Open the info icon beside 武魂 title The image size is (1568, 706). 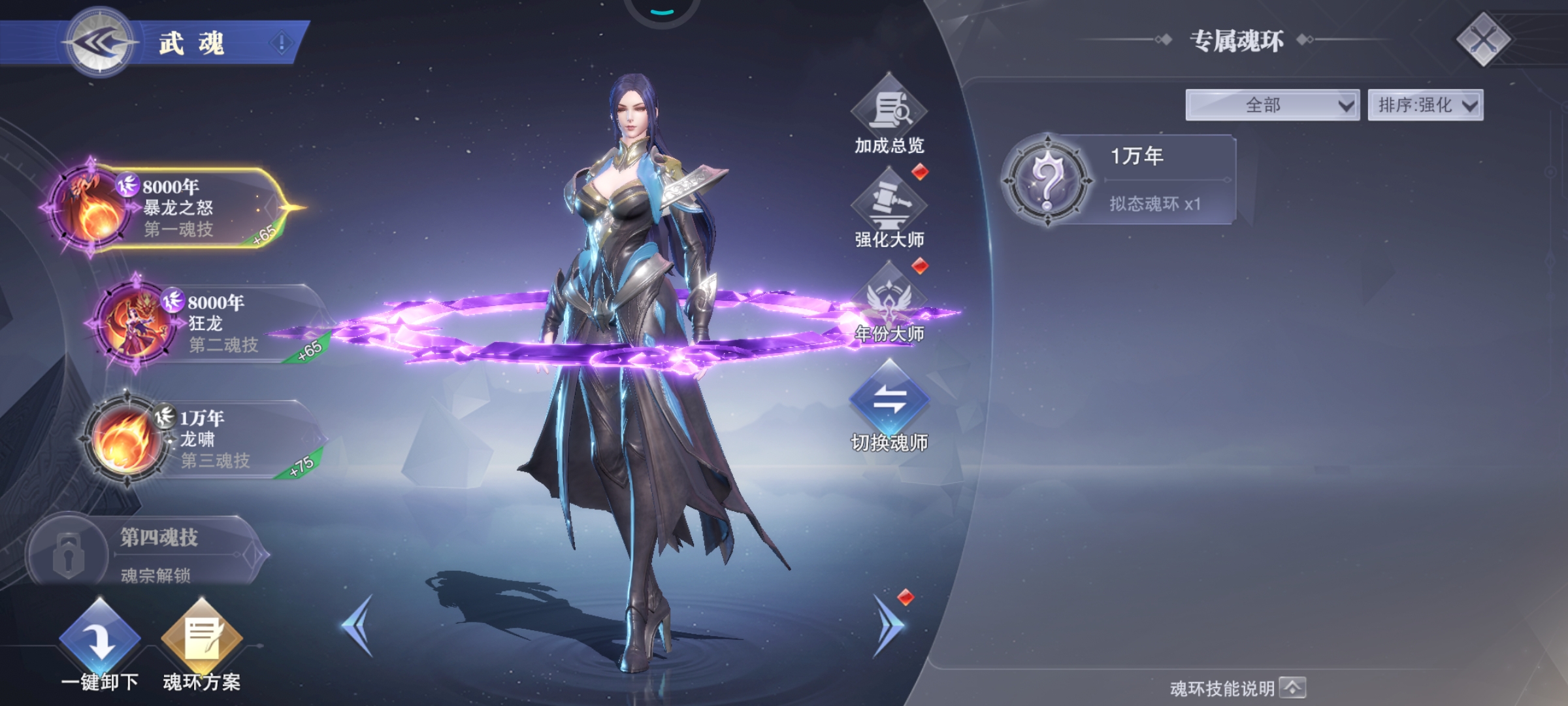(x=282, y=44)
